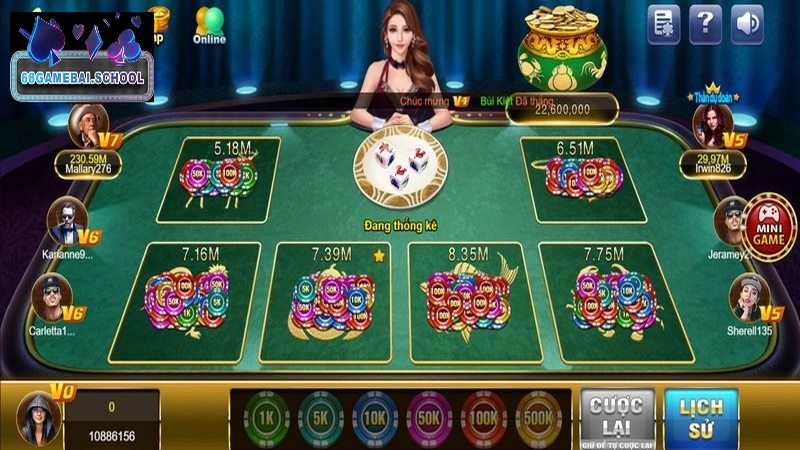View player Mallary276's avatar

click(86, 127)
